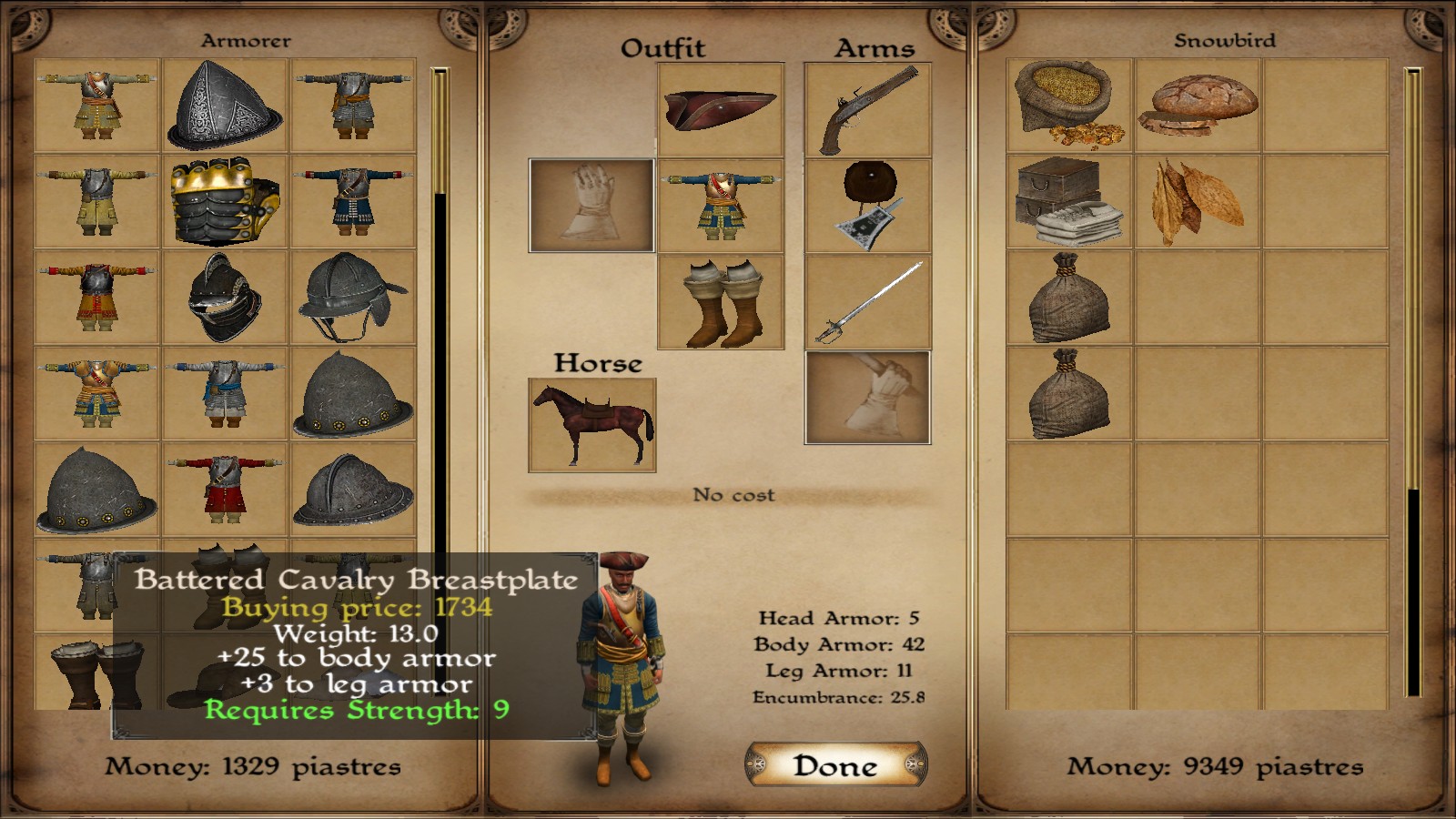
Task: Select the flintlock pistol in the Arms panel
Action: click(x=866, y=107)
